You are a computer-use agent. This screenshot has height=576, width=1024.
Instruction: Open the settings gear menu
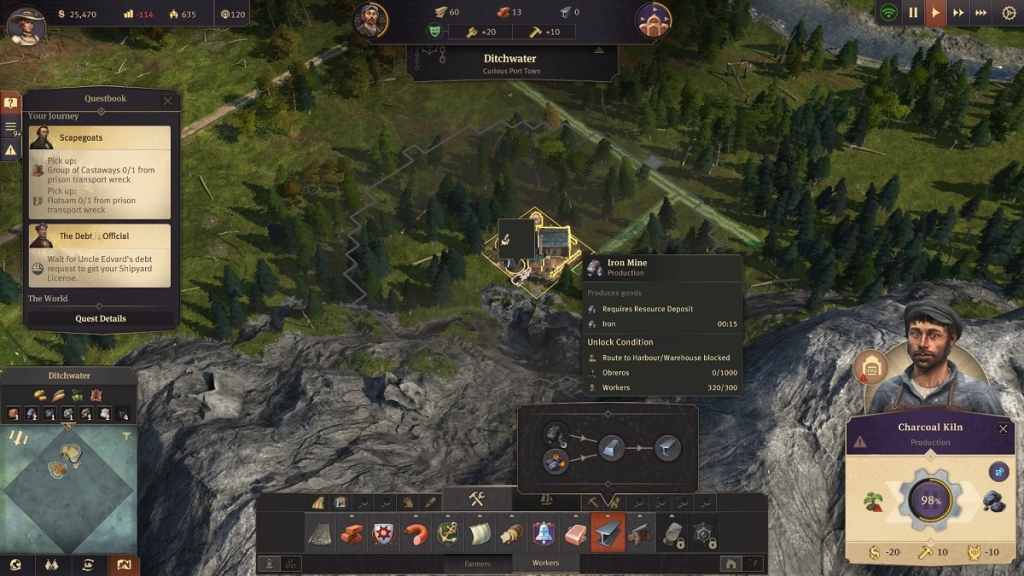click(1007, 13)
